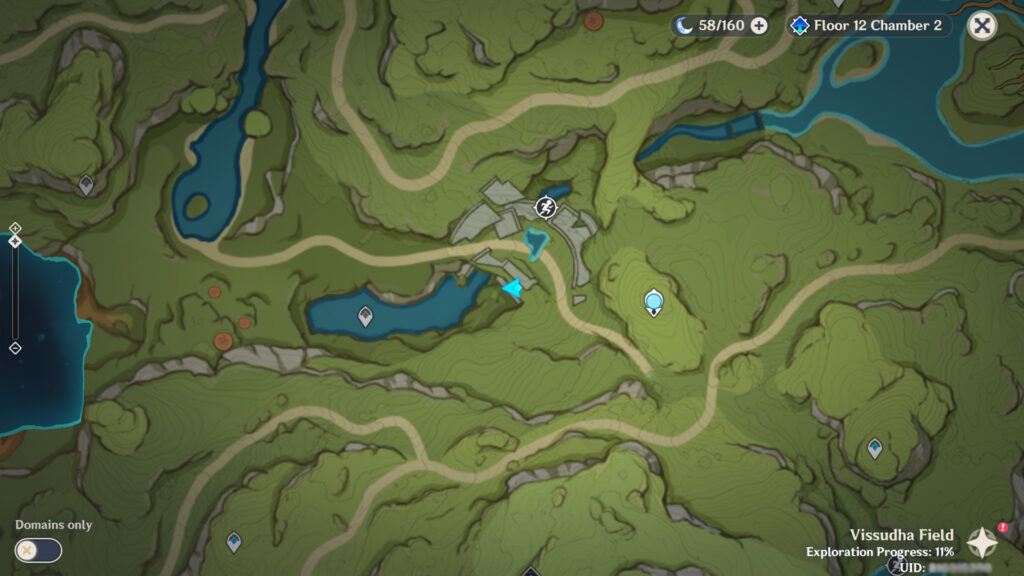
Task: Open the region selection star icon
Action: pyautogui.click(x=983, y=541)
